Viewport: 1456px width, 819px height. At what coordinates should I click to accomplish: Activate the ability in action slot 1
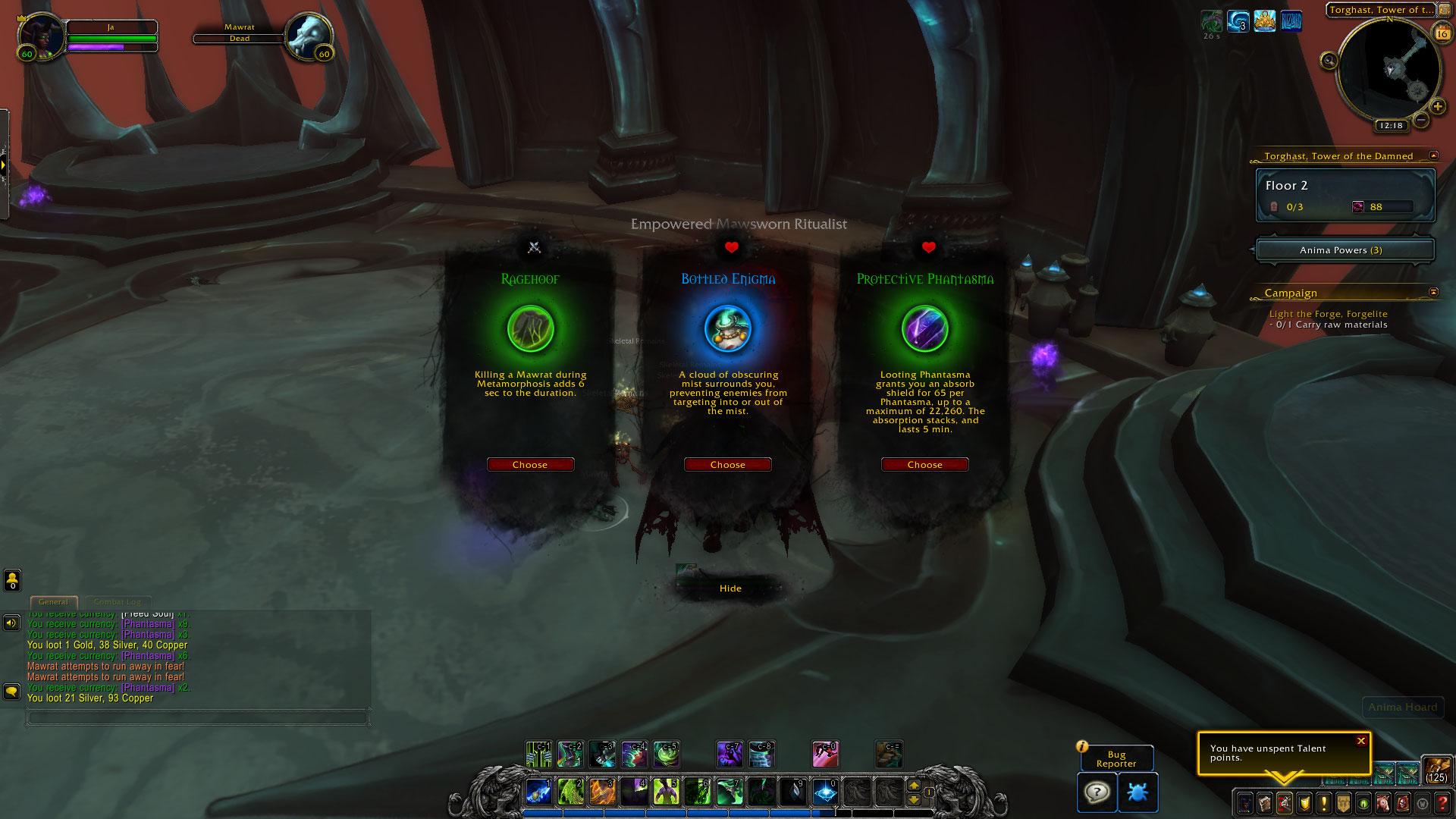[x=538, y=792]
